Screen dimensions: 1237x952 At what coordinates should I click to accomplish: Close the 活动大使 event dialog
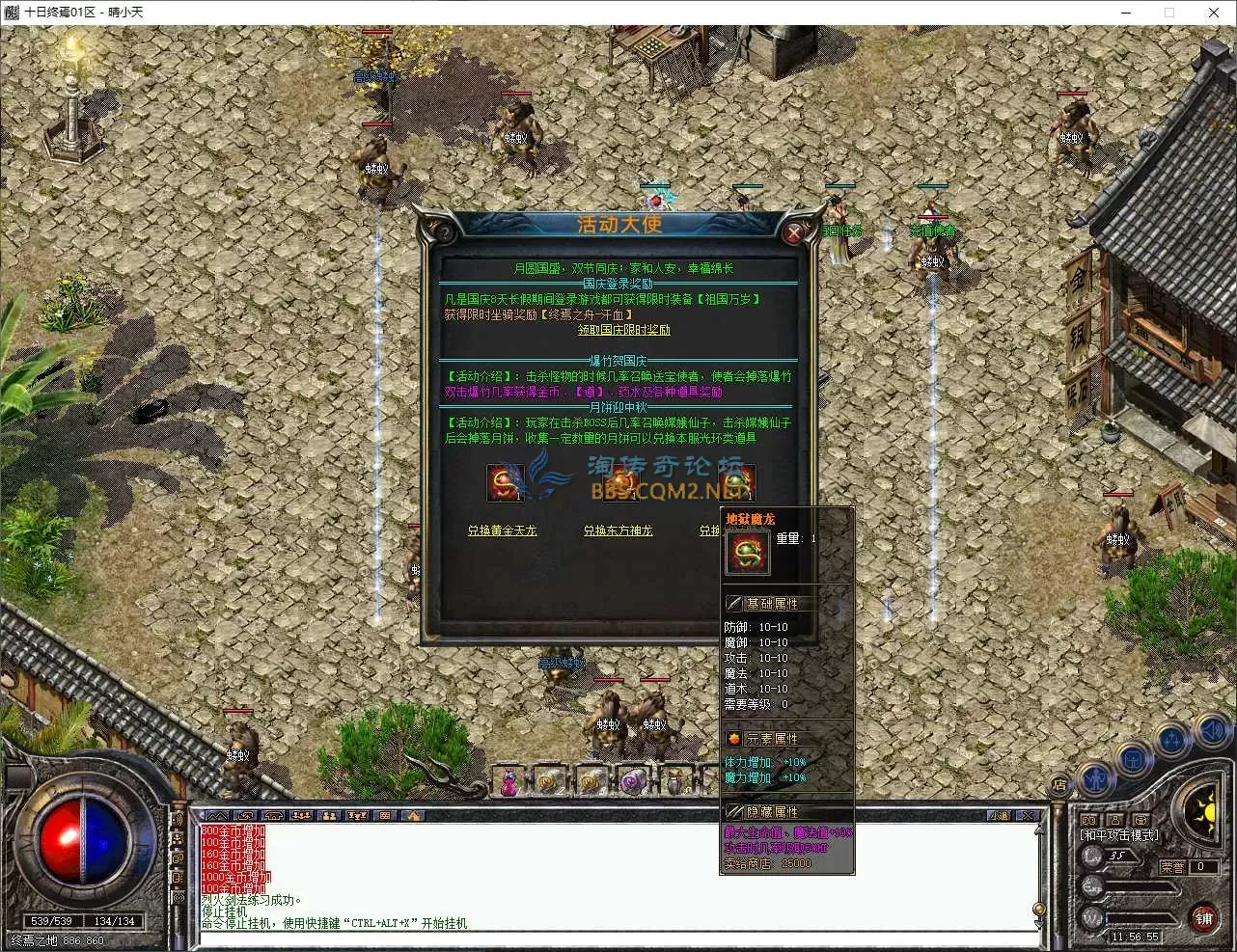pos(794,232)
